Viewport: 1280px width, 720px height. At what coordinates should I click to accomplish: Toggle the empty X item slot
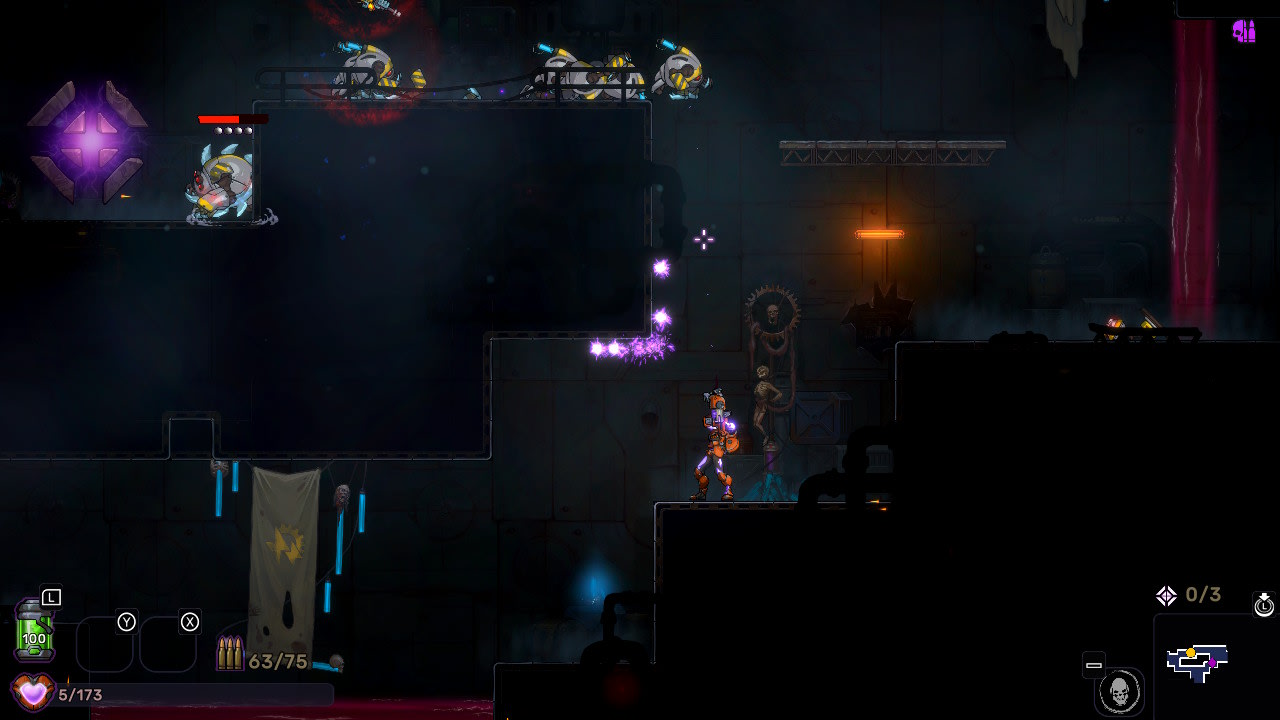pos(170,645)
